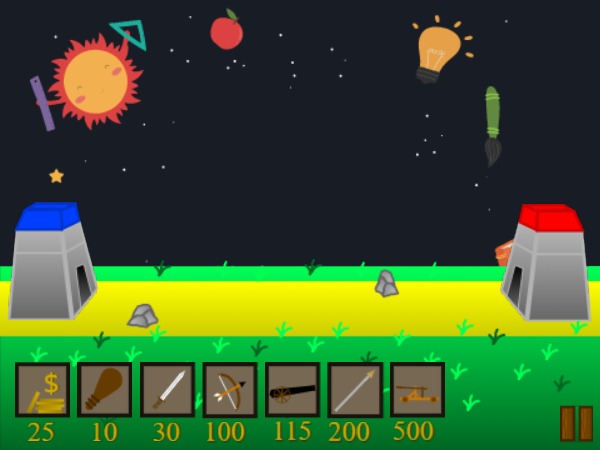Viewport: 600px width, 450px height.
Task: Purchase the catapult unit costing 500
Action: tap(417, 389)
